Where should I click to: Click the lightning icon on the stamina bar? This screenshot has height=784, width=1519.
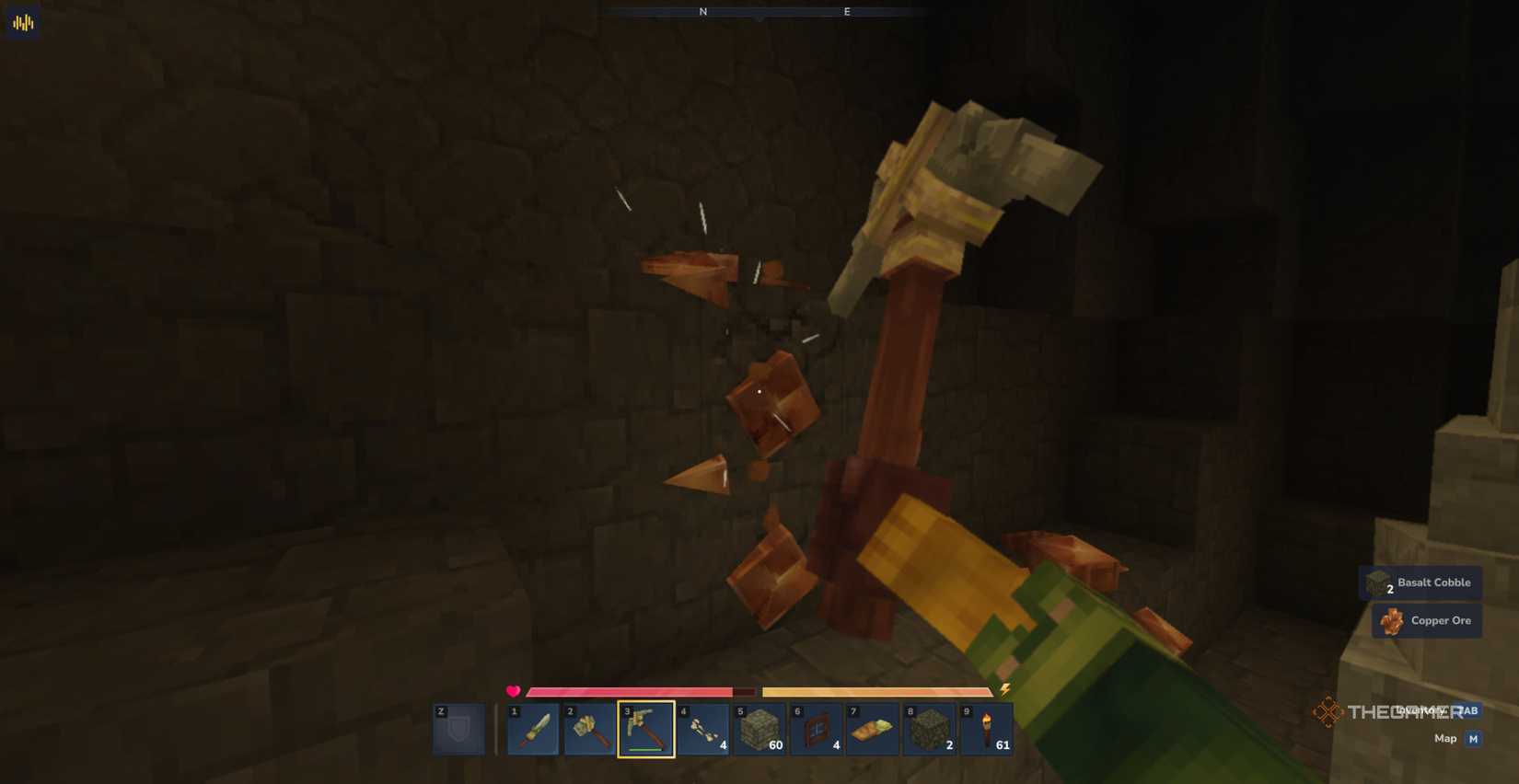[1003, 690]
